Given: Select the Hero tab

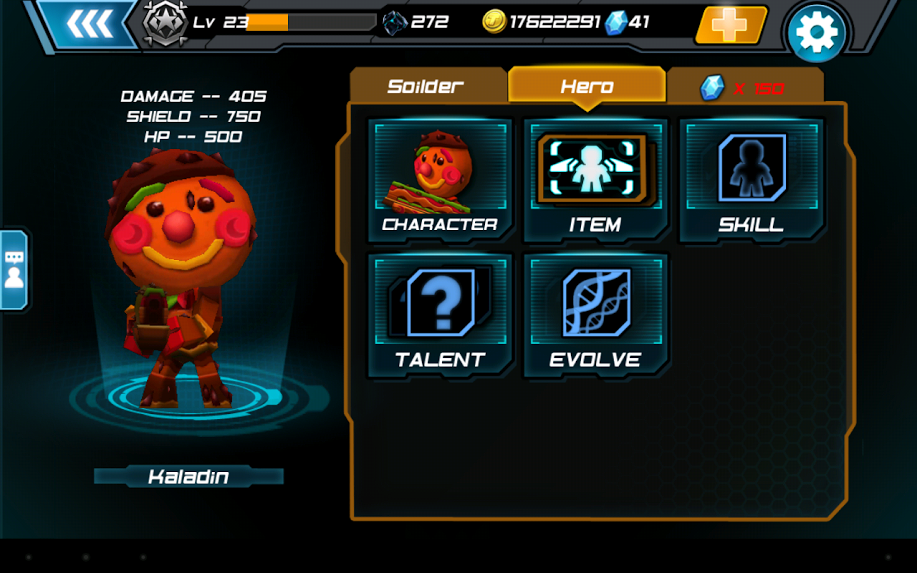Looking at the screenshot, I should pos(587,86).
